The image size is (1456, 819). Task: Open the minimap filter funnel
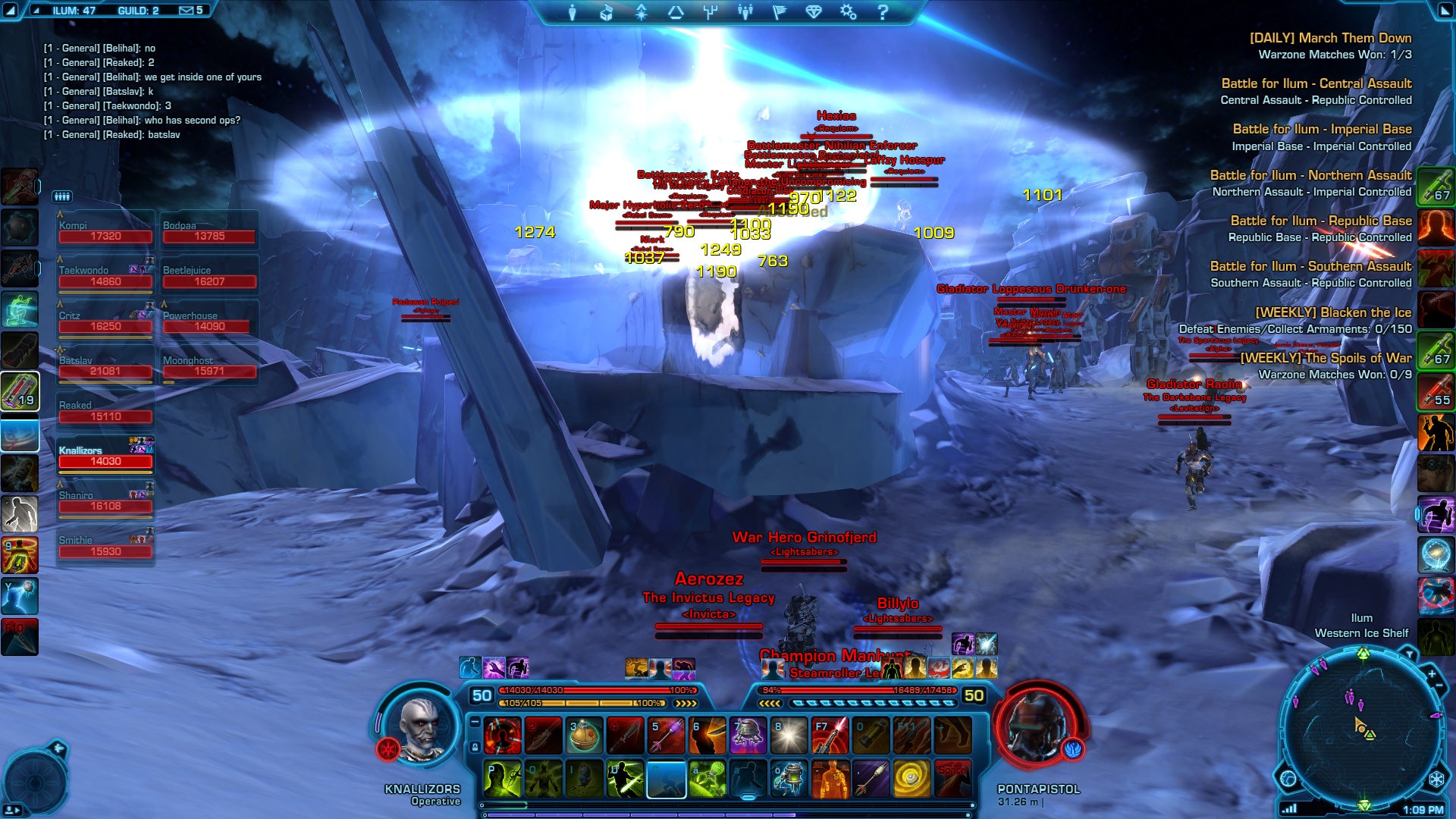(x=1409, y=654)
